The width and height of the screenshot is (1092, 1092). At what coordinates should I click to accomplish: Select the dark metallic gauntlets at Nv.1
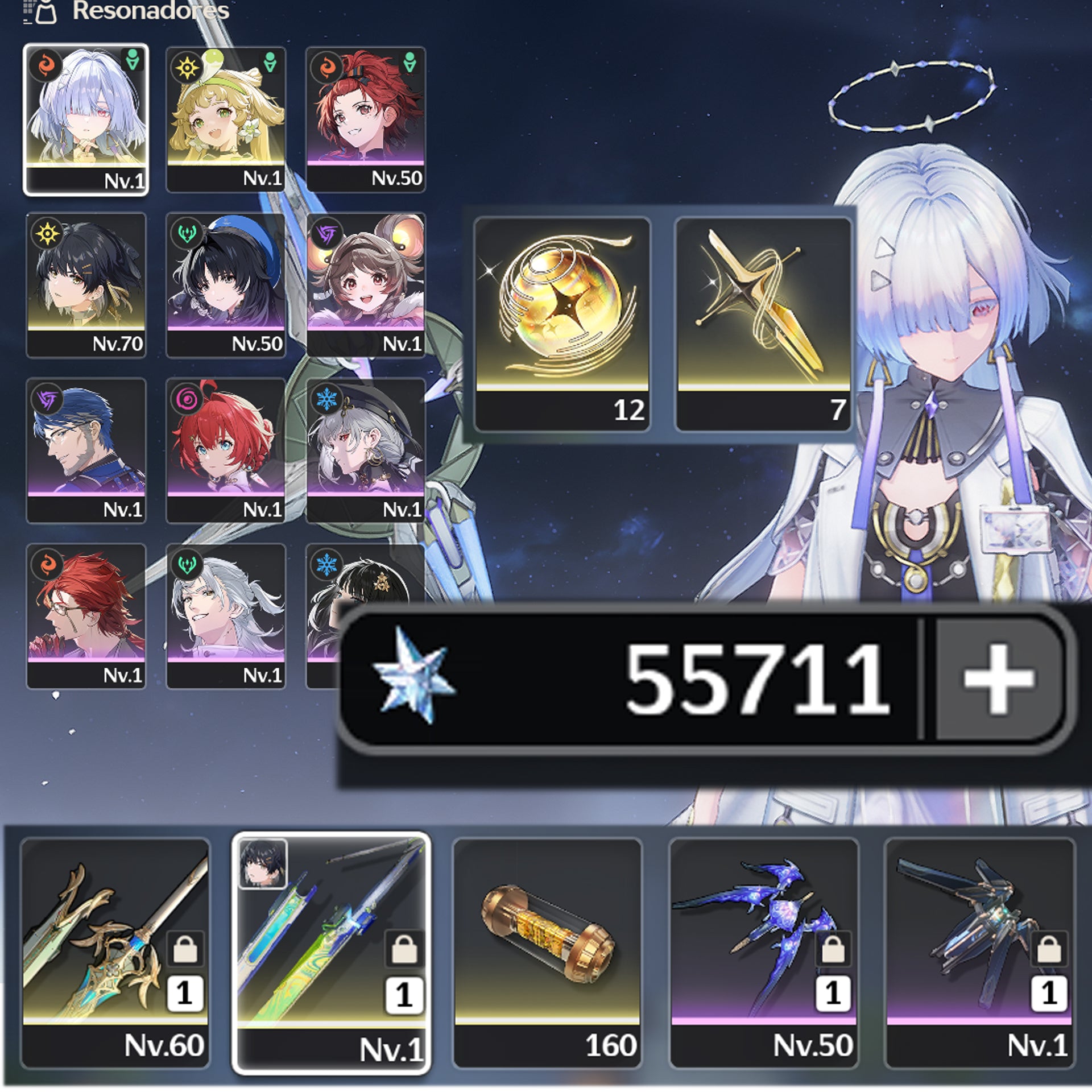pos(979,953)
